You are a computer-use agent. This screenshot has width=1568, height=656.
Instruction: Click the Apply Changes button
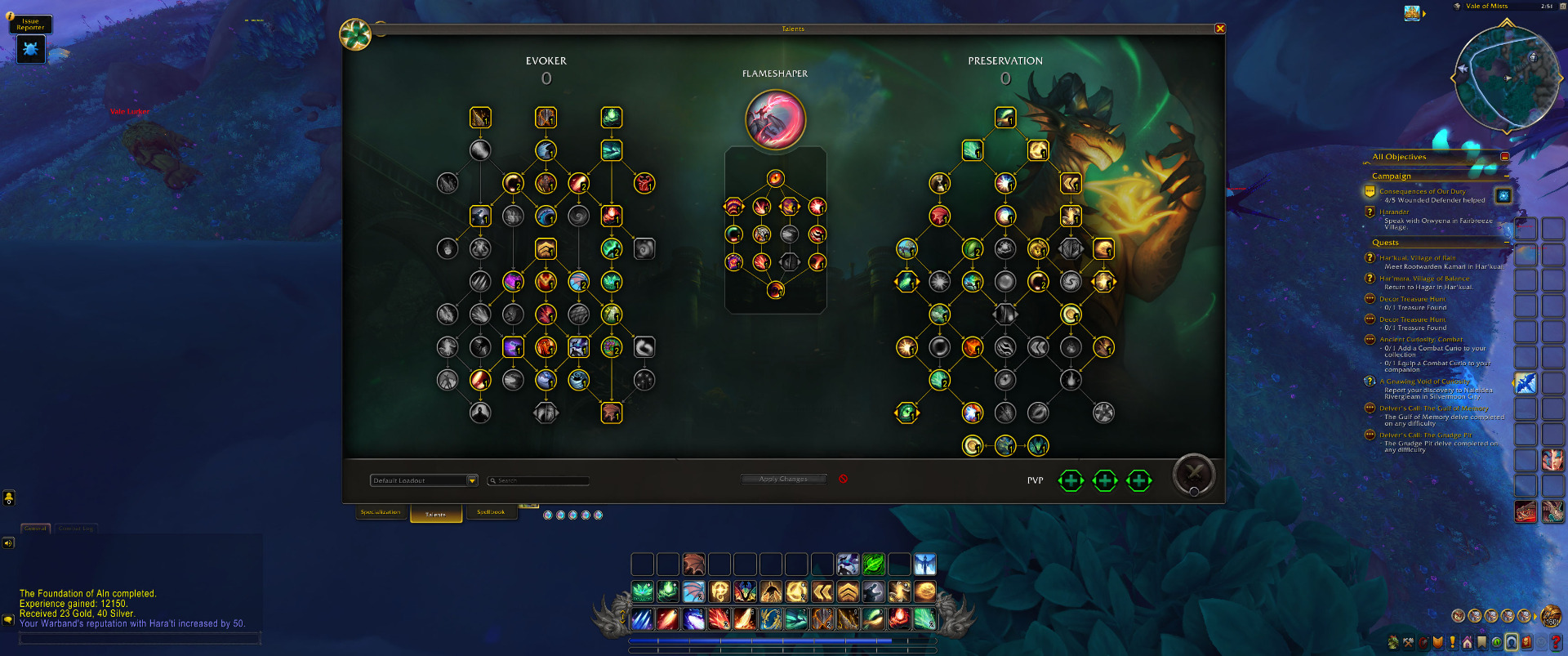point(783,479)
